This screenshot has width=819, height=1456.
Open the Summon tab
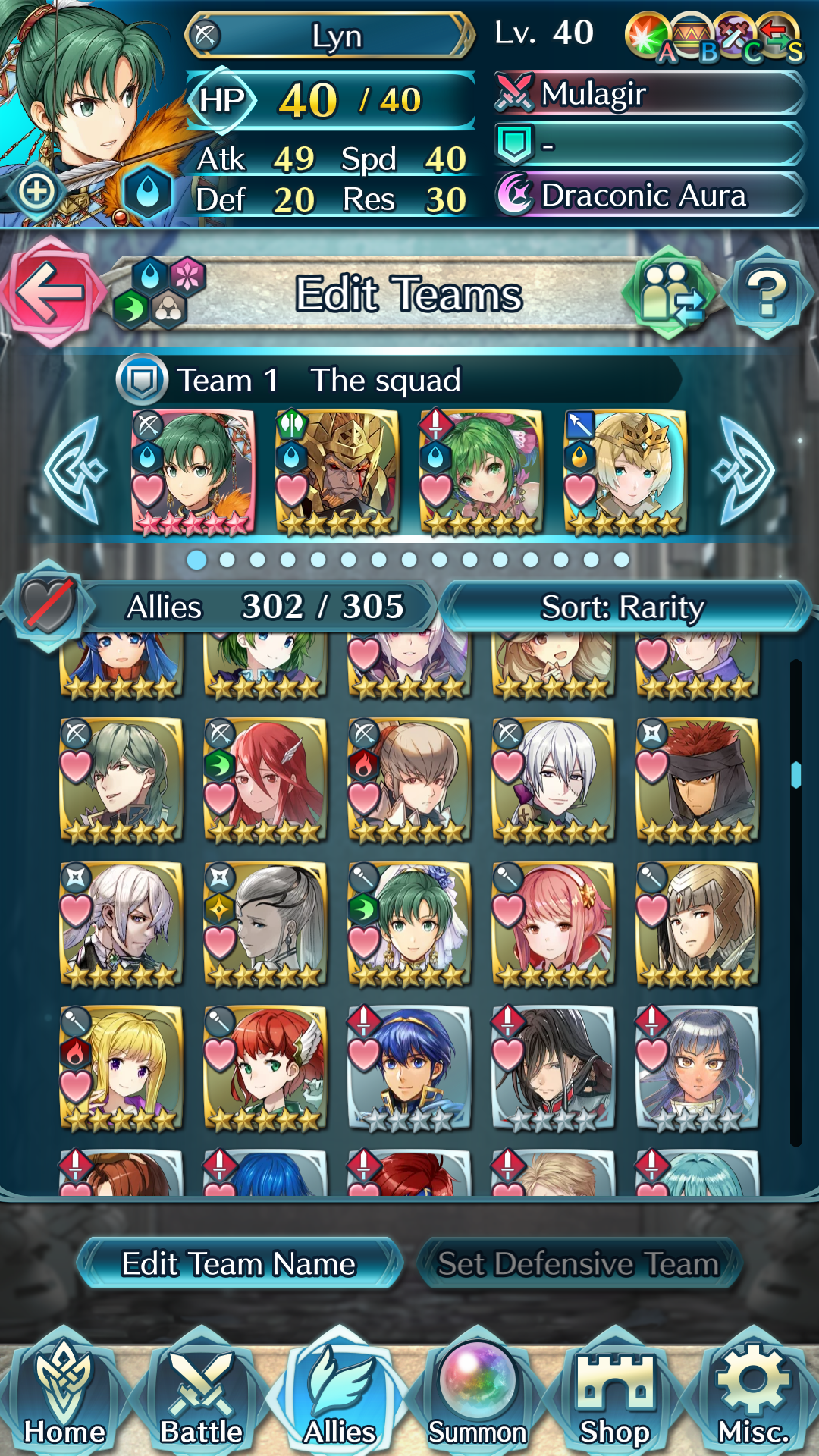(478, 1395)
